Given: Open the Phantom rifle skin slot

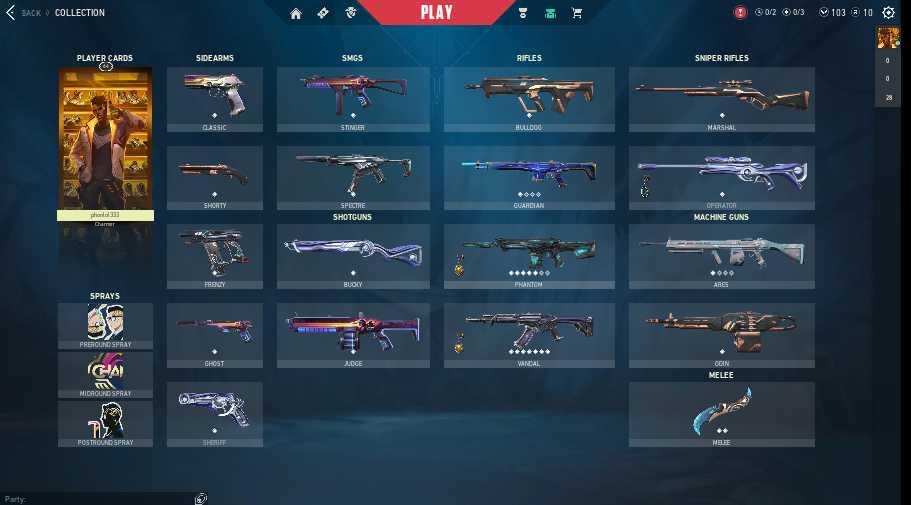Looking at the screenshot, I should click(x=529, y=257).
